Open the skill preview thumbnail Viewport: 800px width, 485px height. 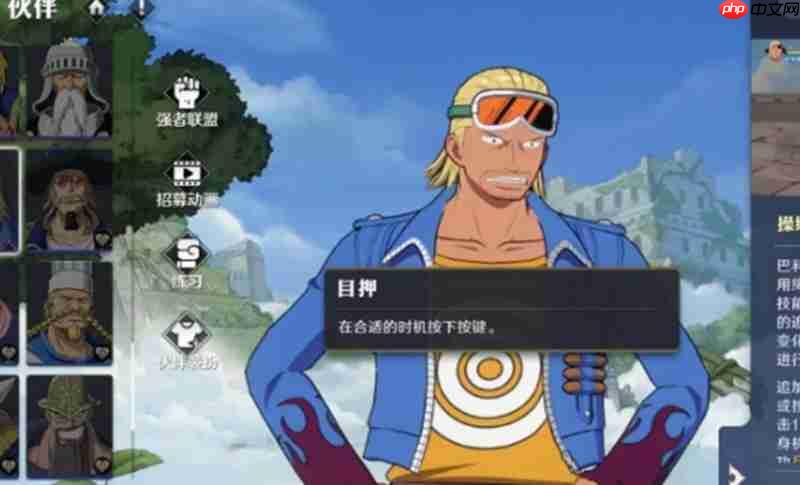[776, 70]
